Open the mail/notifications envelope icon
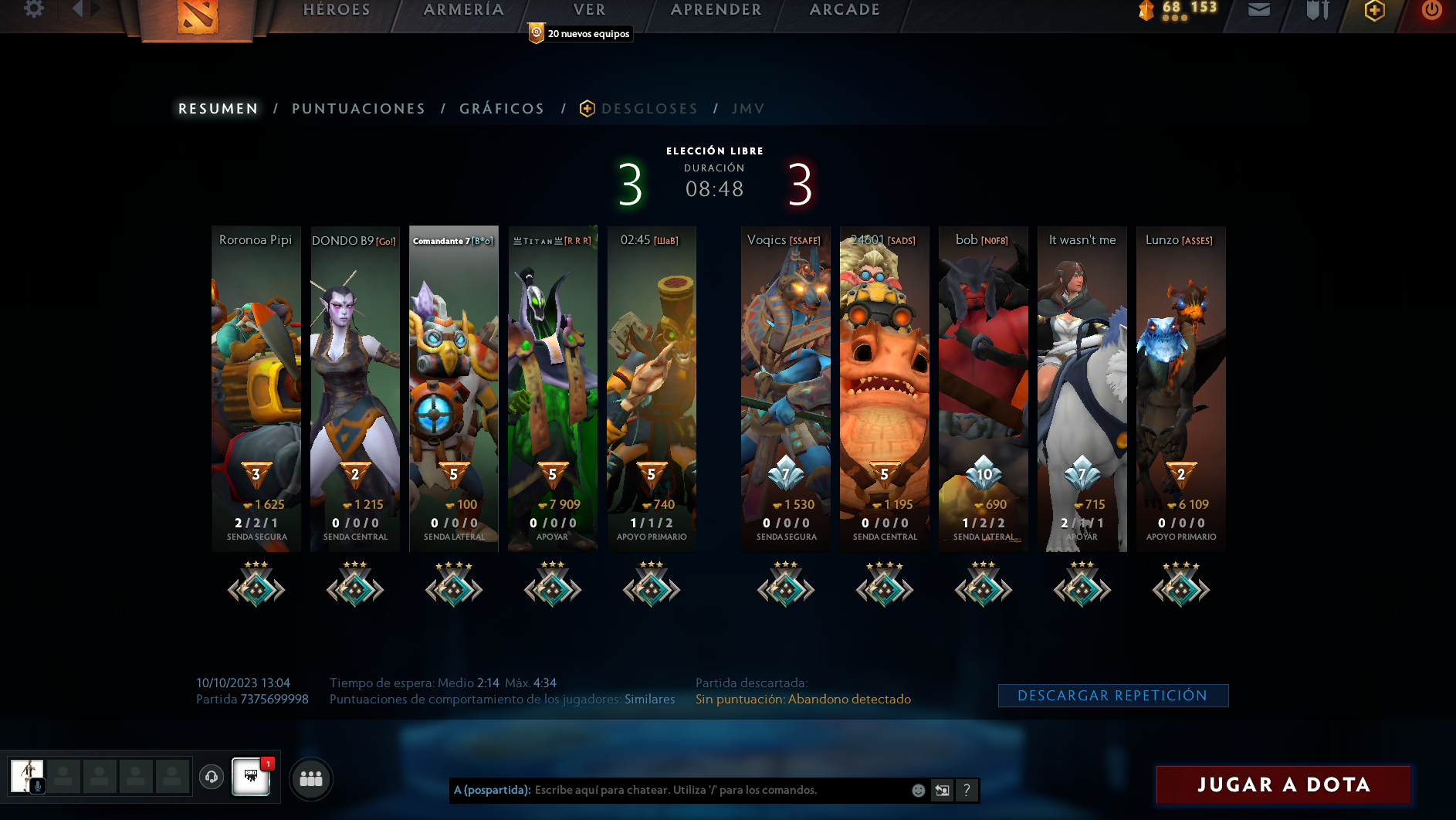The width and height of the screenshot is (1456, 820). tap(1259, 11)
